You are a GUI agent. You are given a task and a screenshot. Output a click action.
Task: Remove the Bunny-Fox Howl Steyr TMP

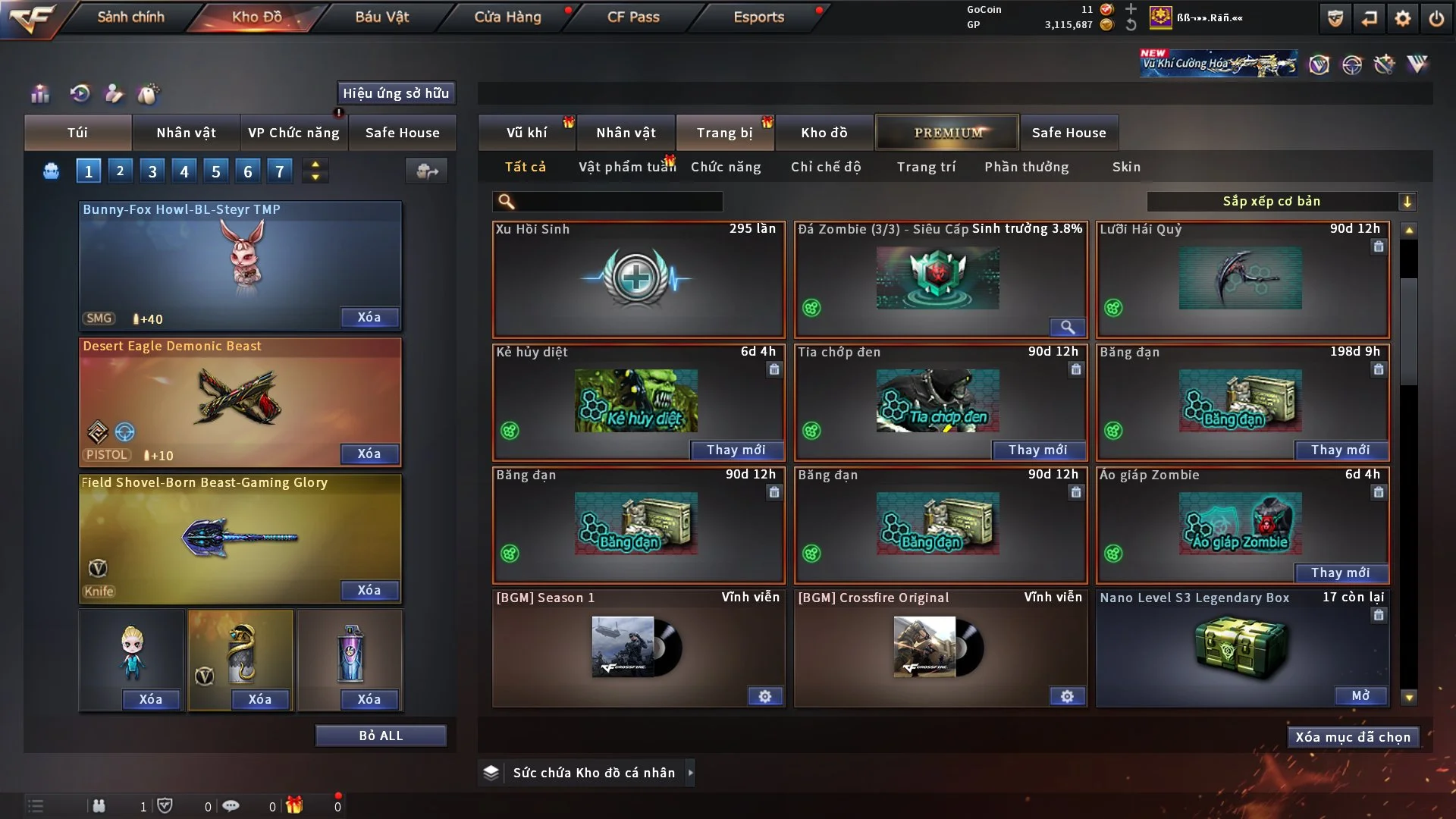369,318
